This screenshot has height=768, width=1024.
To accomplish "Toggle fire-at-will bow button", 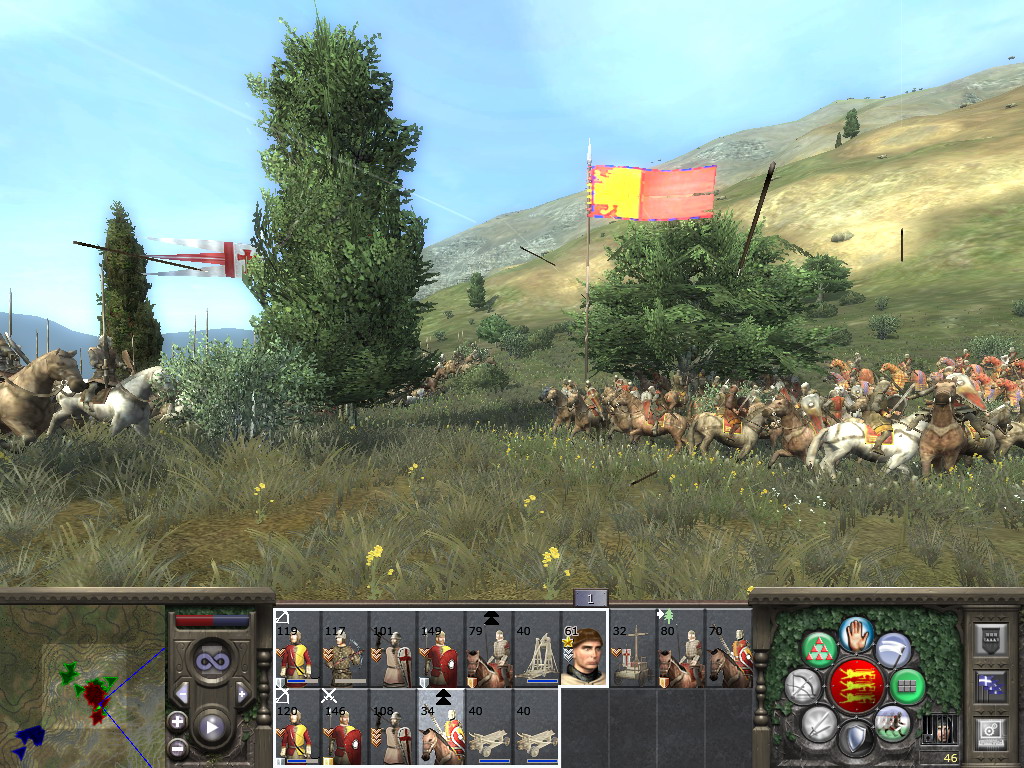I will 801,686.
